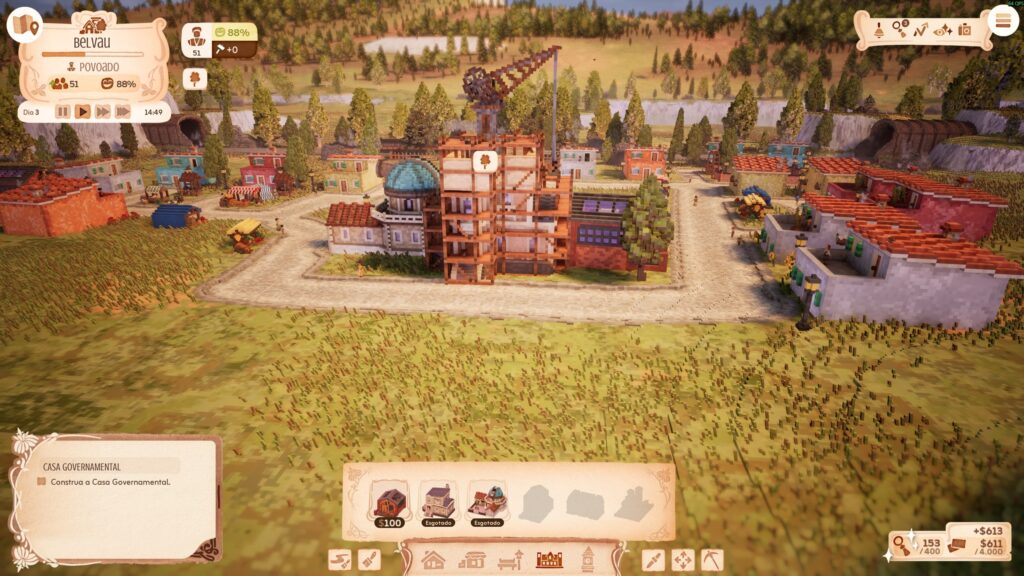
Task: Open the population and happiness panel
Action: [x=218, y=41]
